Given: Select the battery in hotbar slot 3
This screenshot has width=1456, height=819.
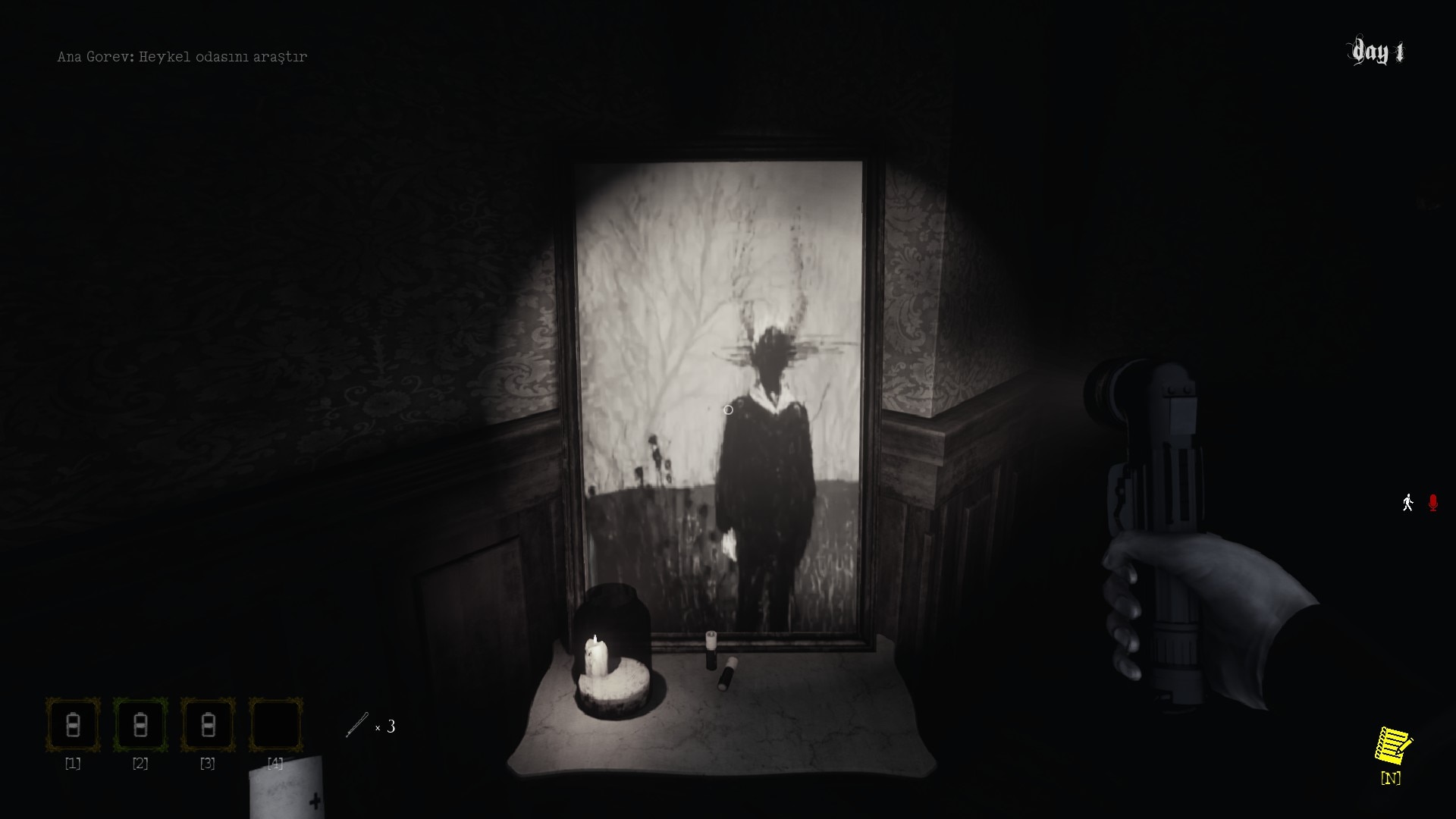Looking at the screenshot, I should pos(208,726).
